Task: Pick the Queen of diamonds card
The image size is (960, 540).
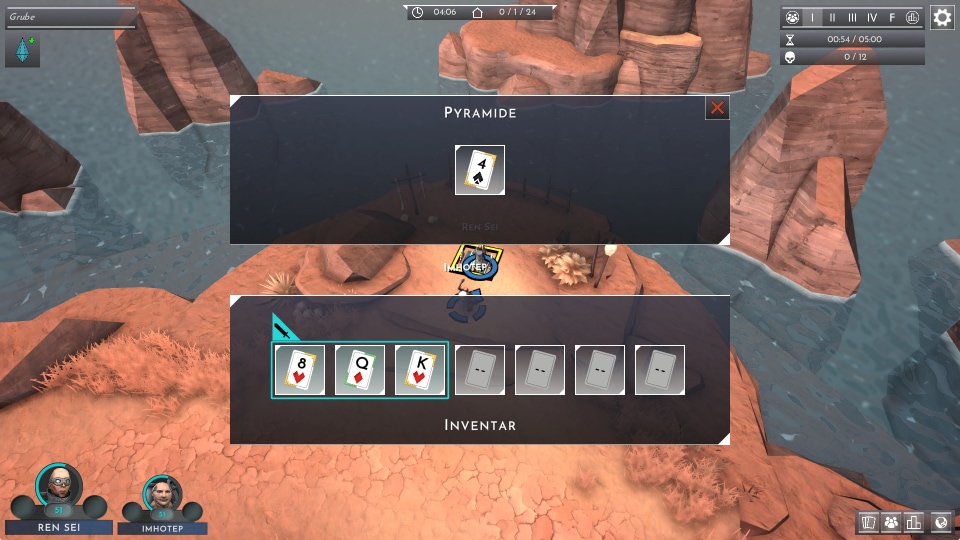Action: 360,370
